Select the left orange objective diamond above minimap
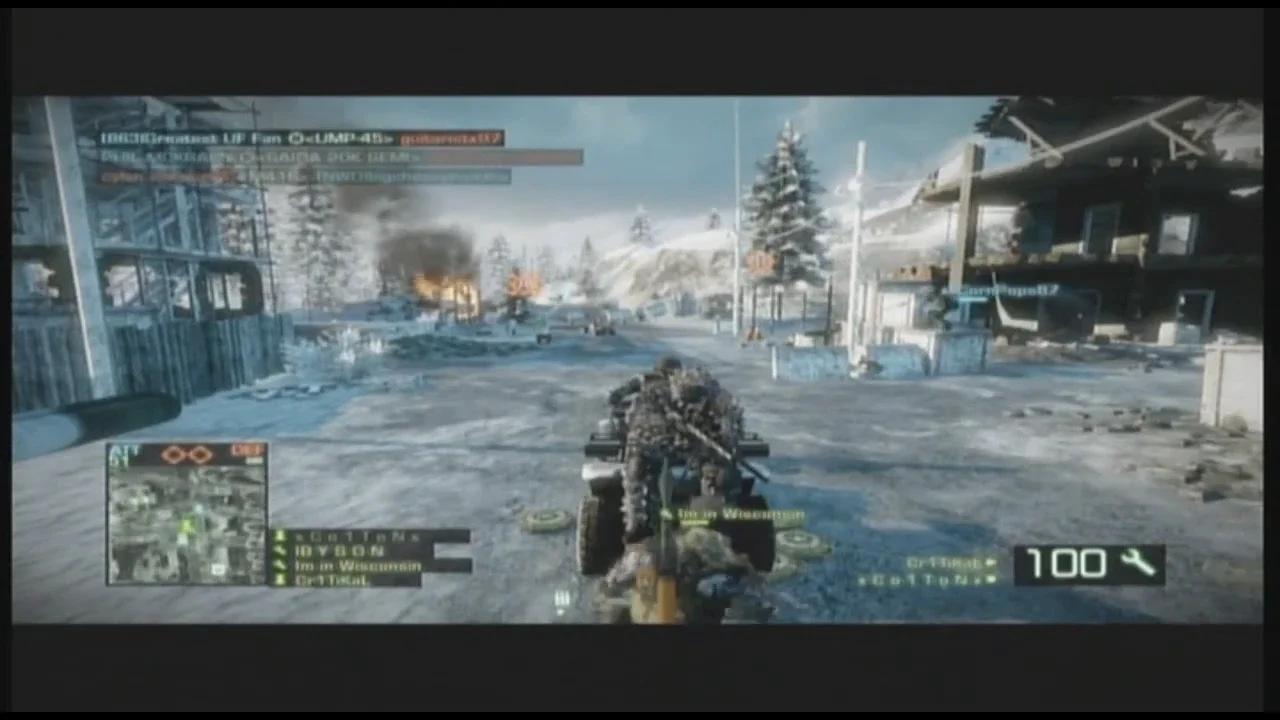 coord(173,452)
